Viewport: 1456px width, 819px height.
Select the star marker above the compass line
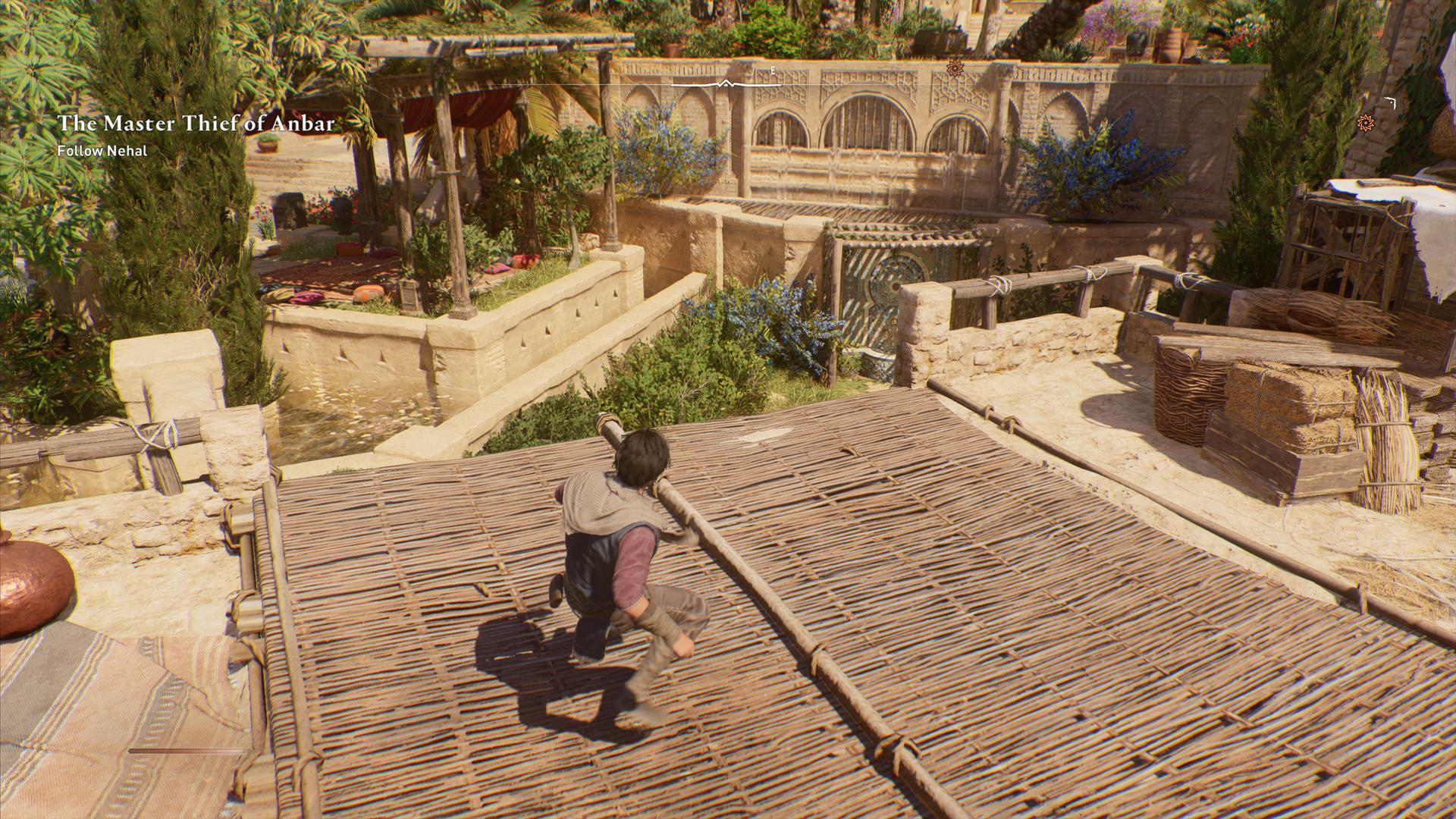(x=955, y=68)
